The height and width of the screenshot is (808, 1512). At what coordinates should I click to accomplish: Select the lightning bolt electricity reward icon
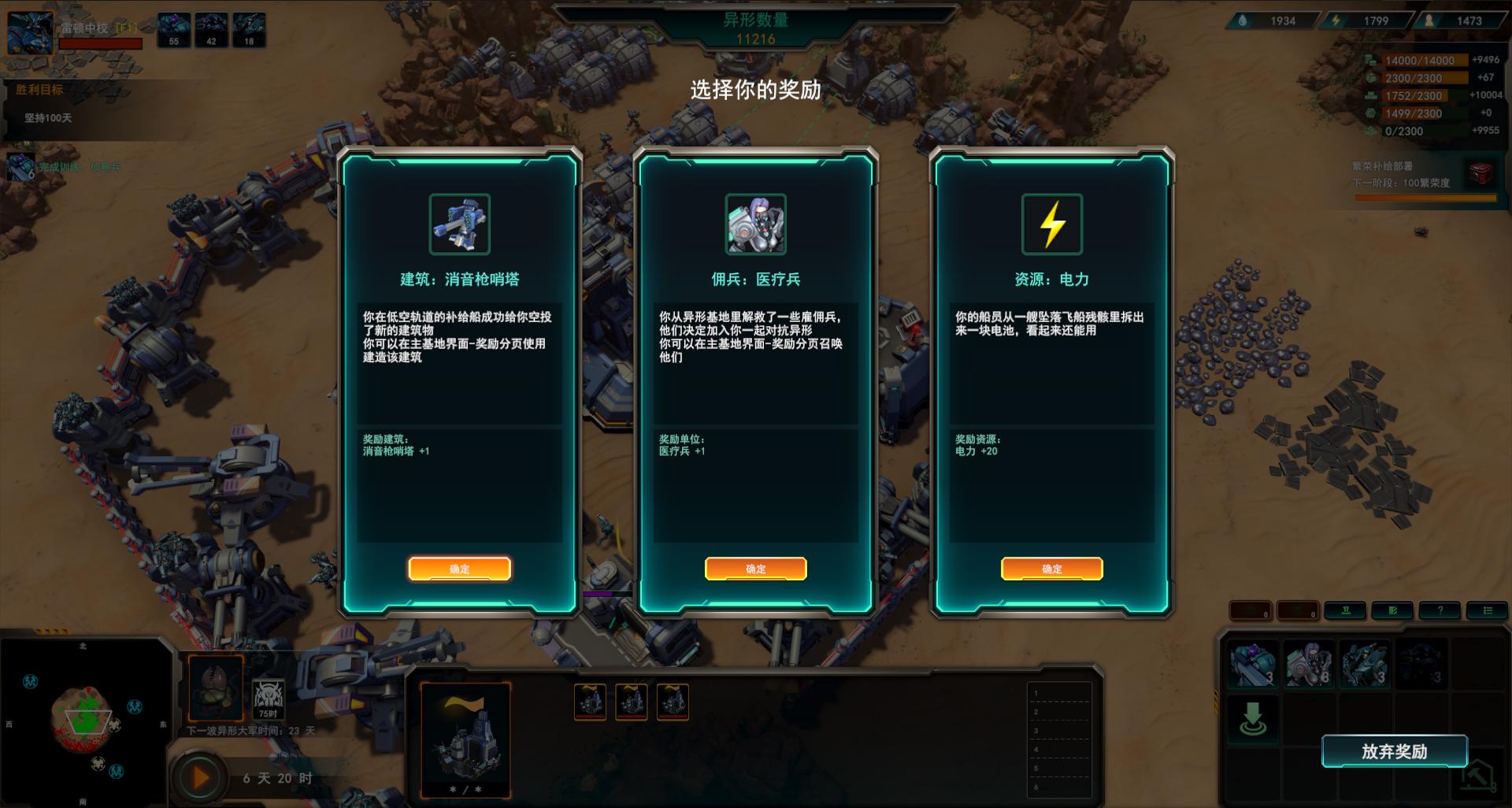tap(1051, 224)
